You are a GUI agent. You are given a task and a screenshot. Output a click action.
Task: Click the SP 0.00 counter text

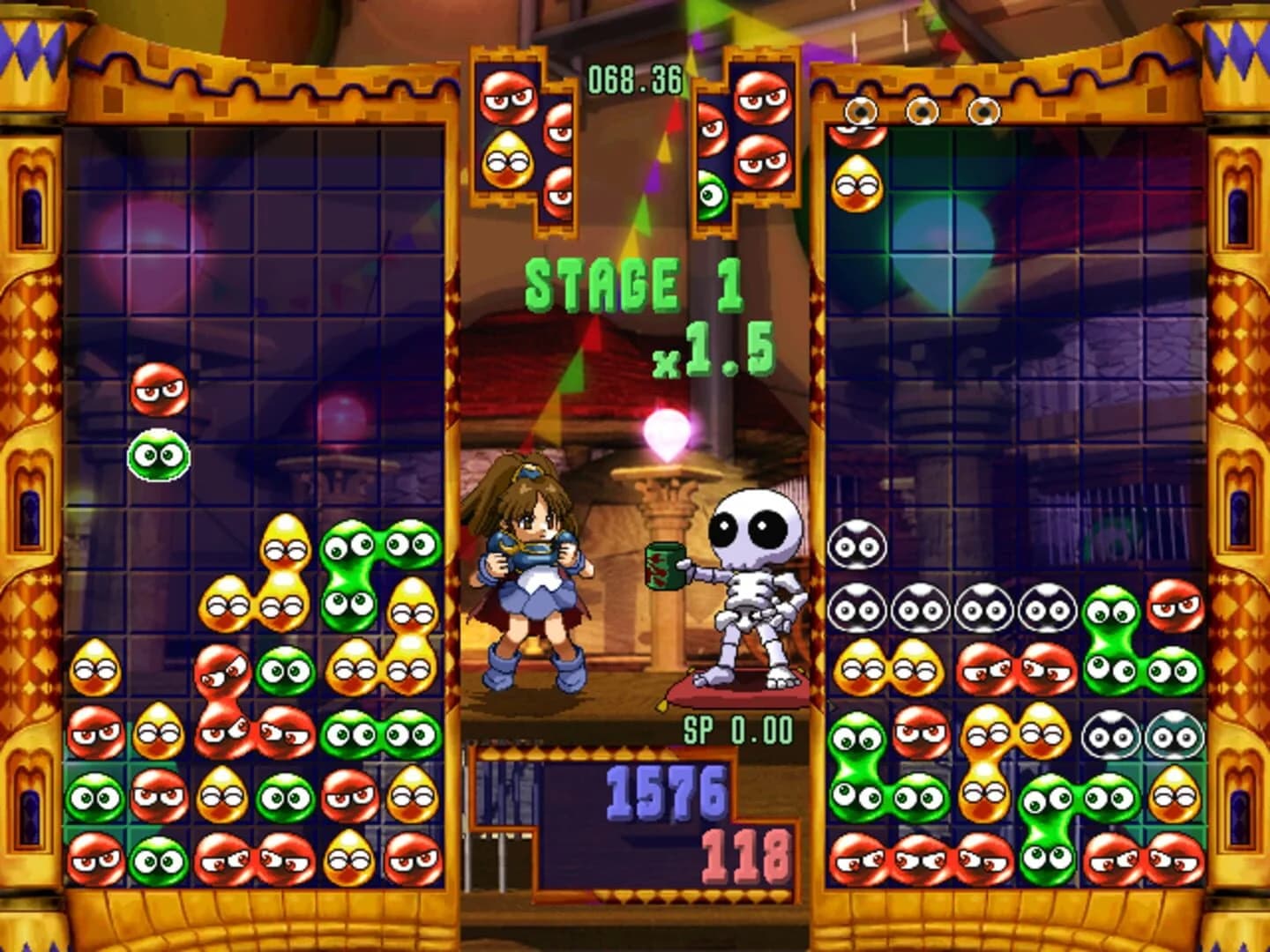click(739, 727)
